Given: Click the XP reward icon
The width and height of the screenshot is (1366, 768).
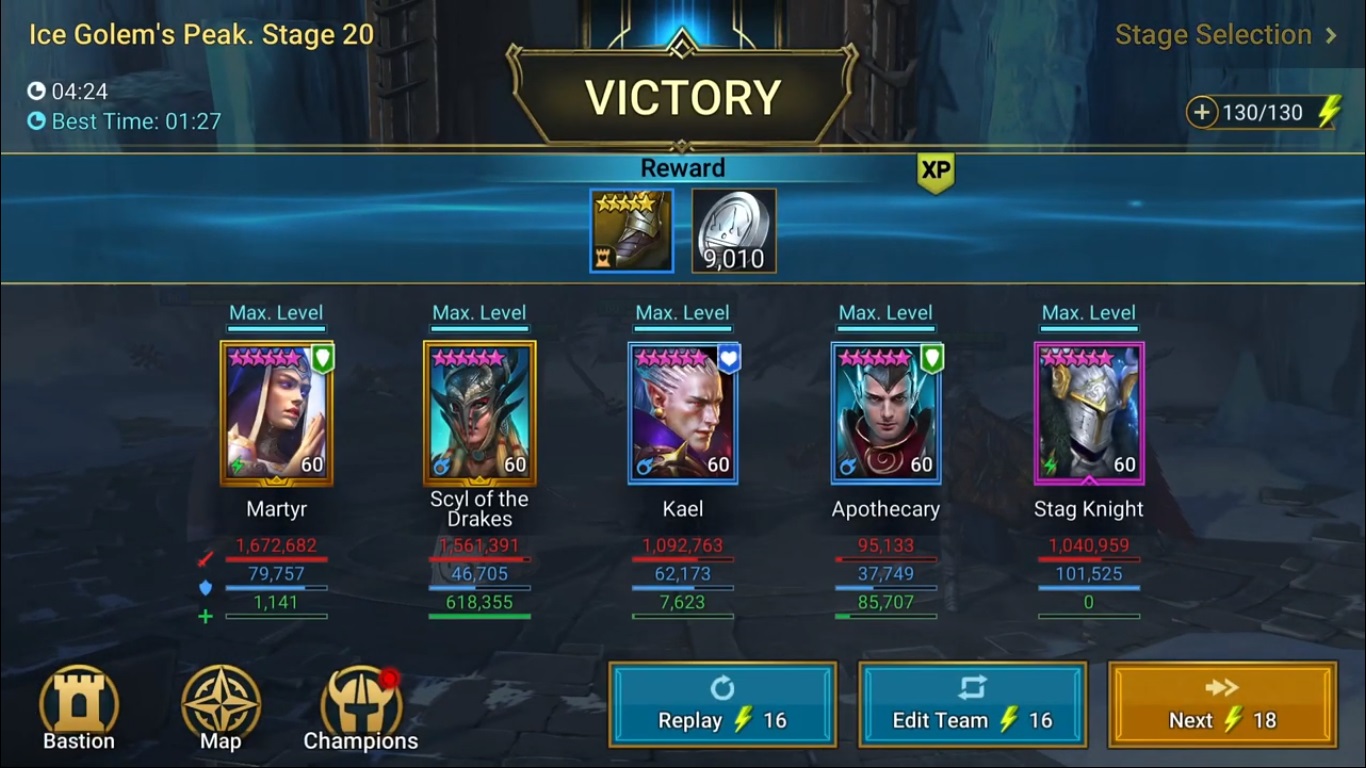Looking at the screenshot, I should [x=932, y=172].
